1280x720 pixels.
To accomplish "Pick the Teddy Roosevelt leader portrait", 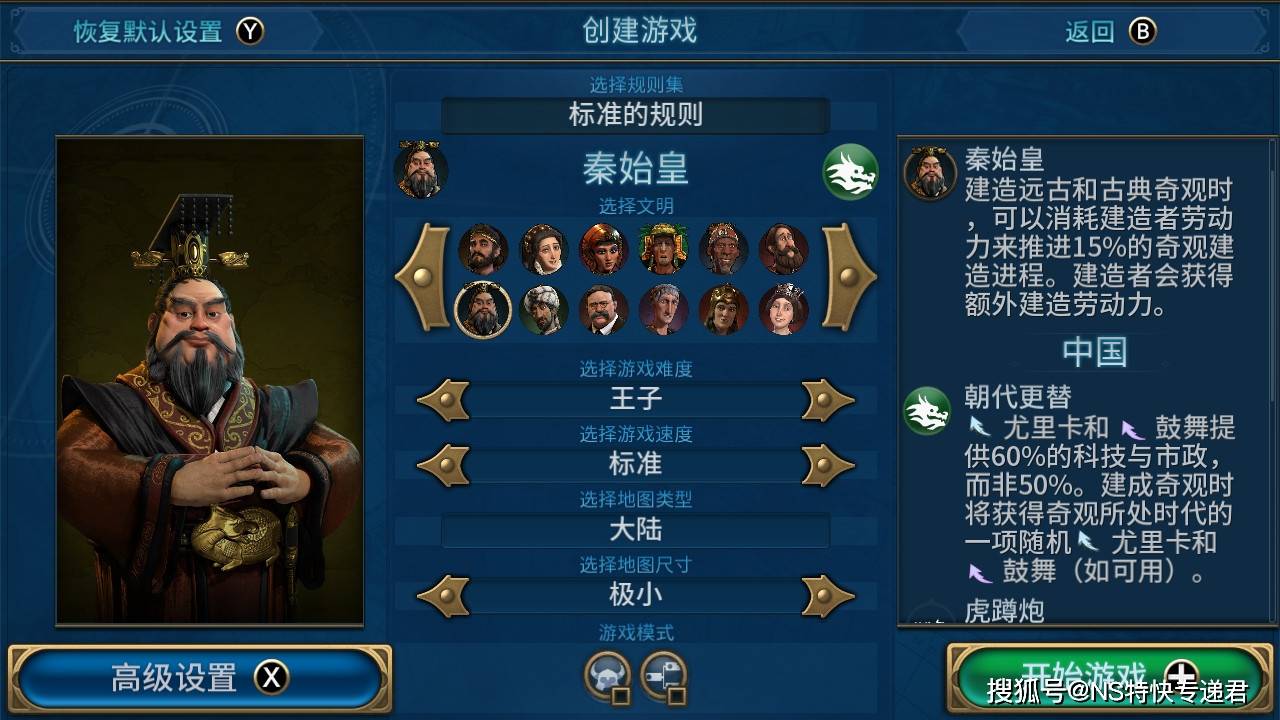I will [603, 310].
